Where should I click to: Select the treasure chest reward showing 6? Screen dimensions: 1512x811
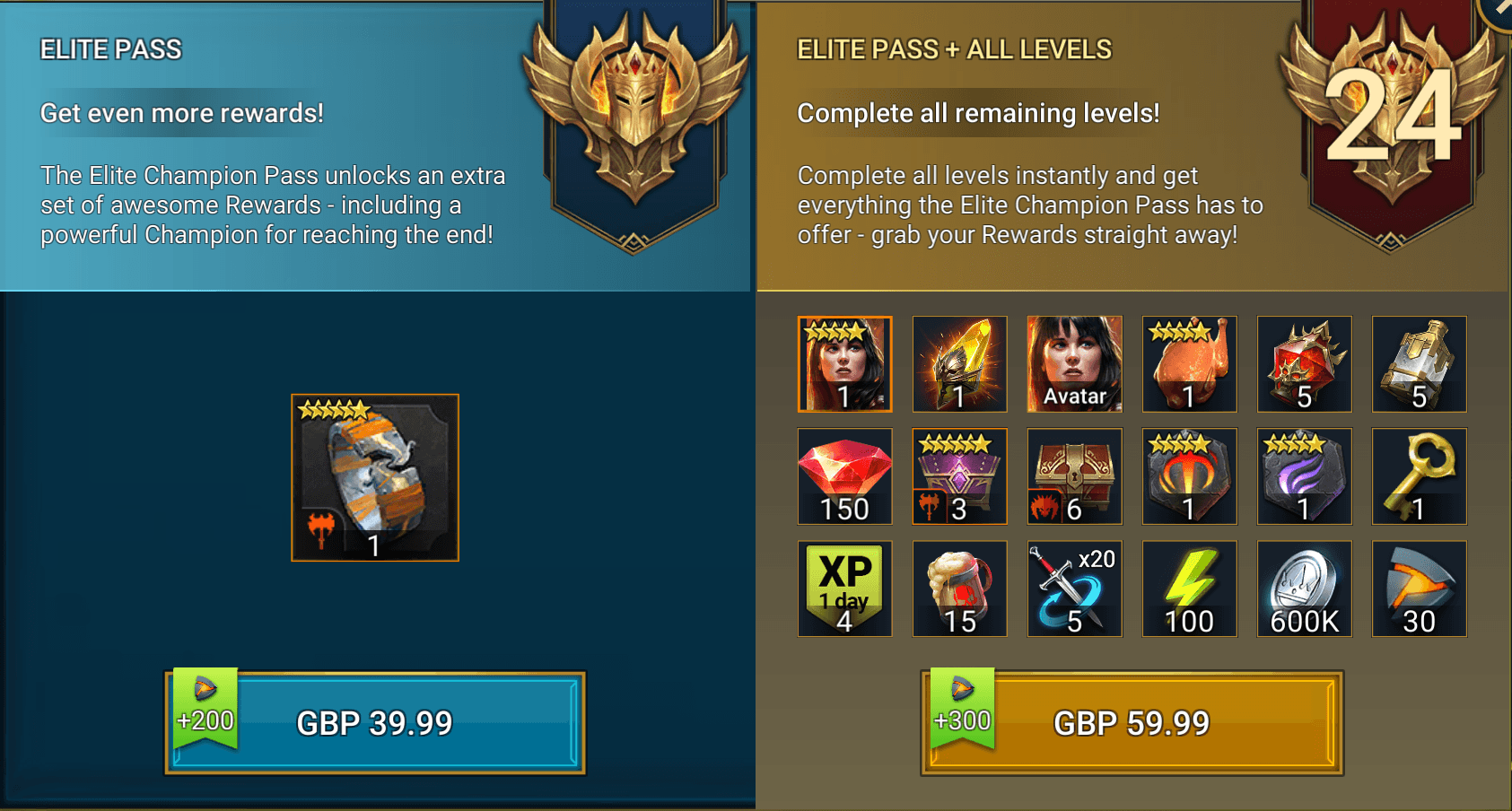1074,476
